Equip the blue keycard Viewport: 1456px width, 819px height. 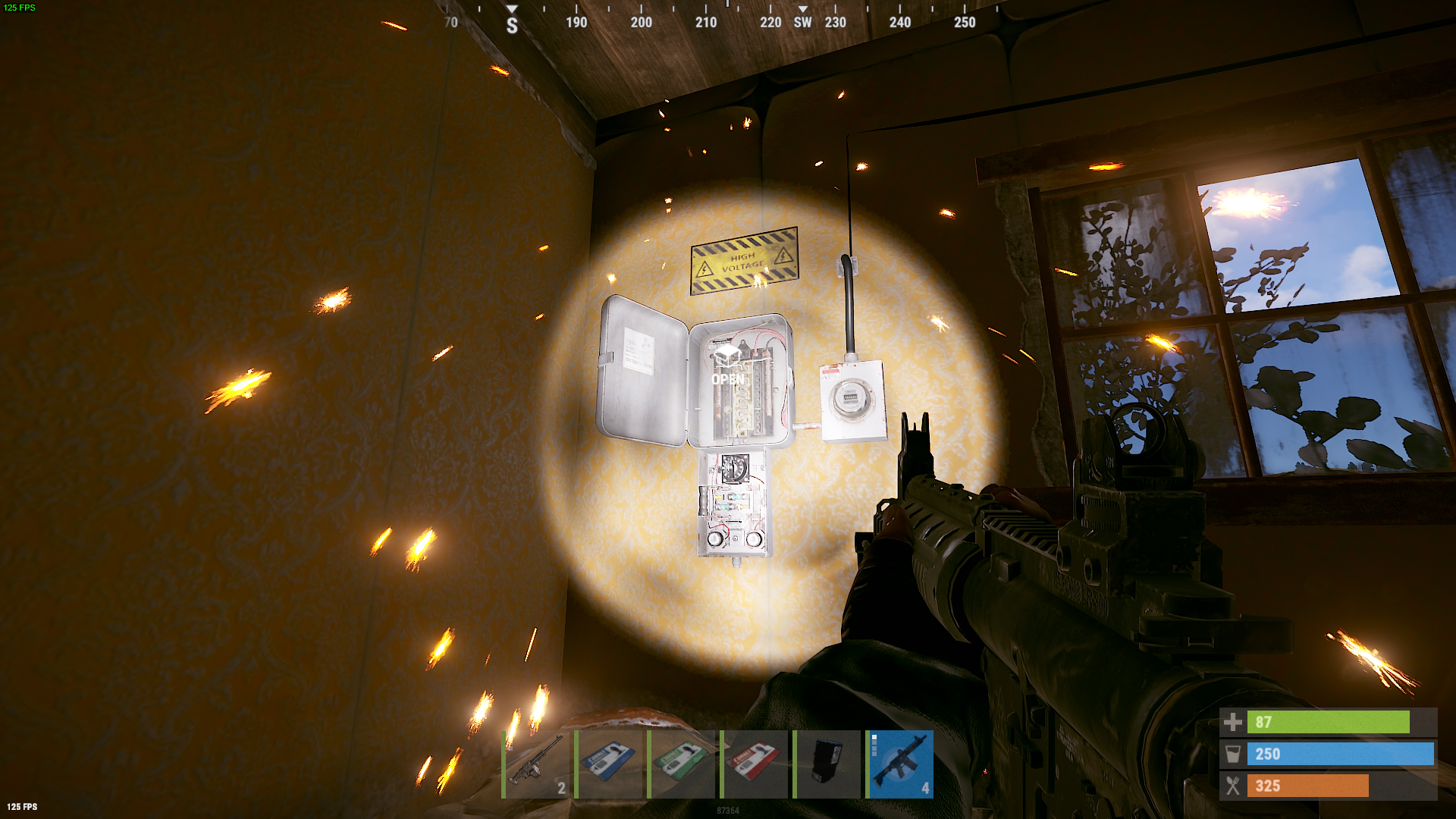(x=609, y=764)
